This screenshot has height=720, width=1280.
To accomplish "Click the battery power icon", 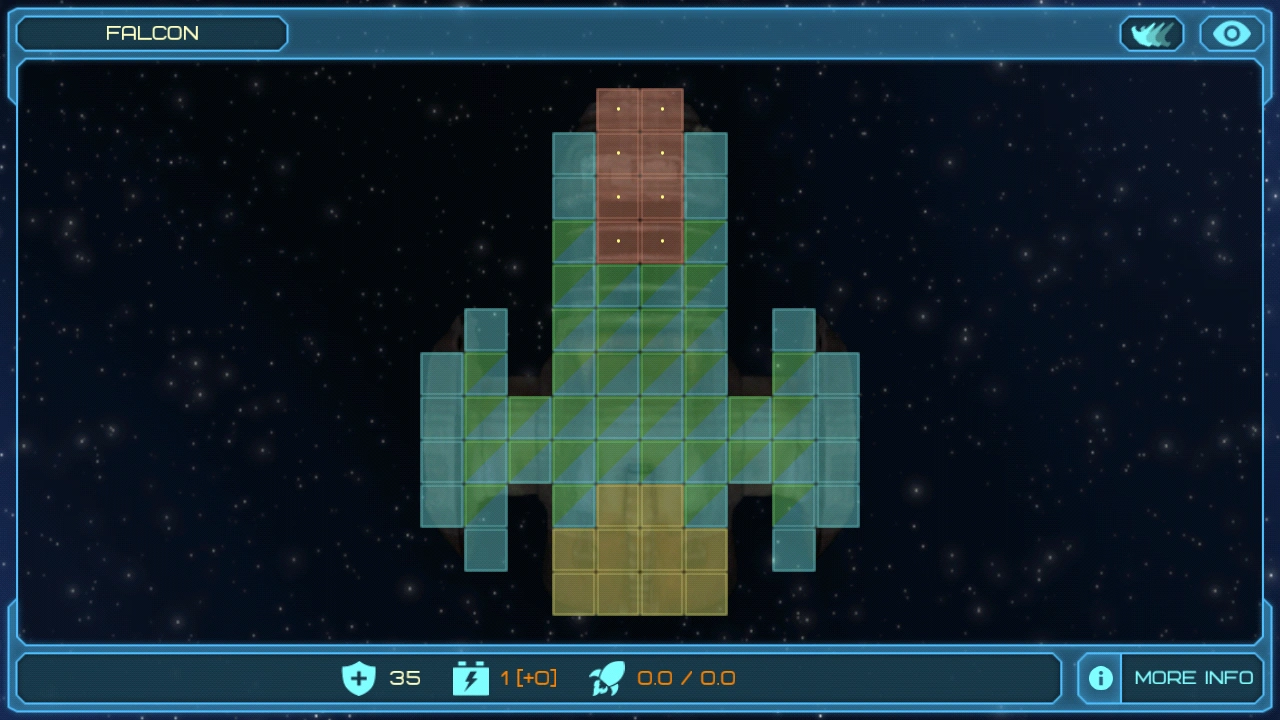I will click(x=470, y=678).
